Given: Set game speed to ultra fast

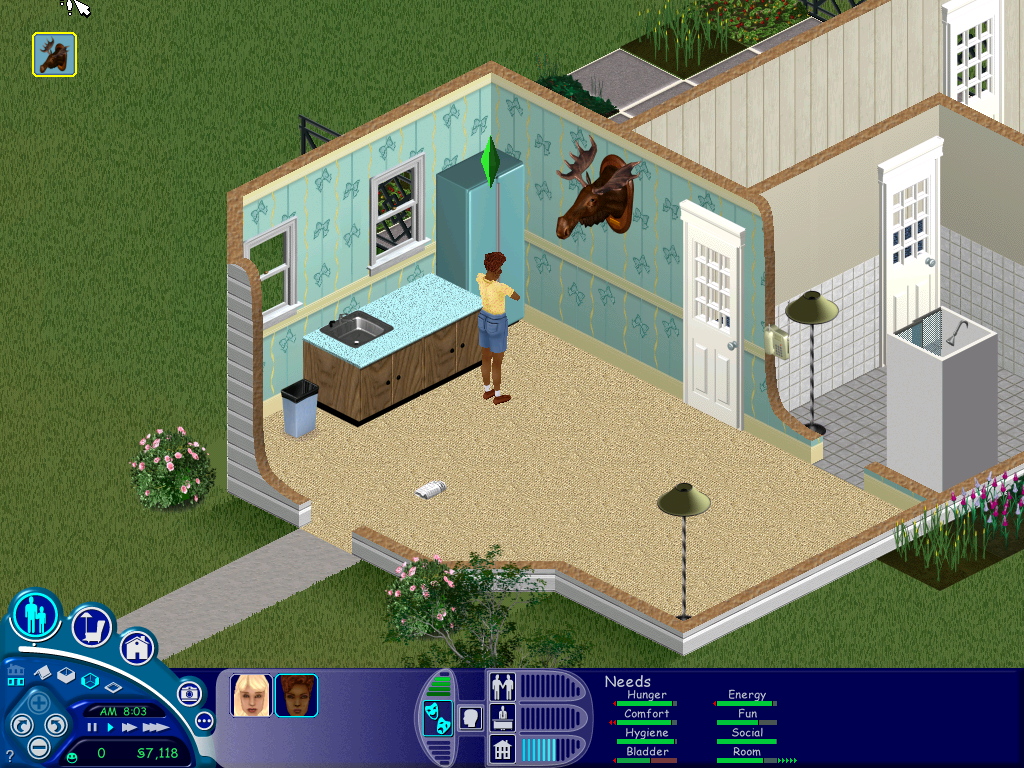Looking at the screenshot, I should click(x=155, y=728).
